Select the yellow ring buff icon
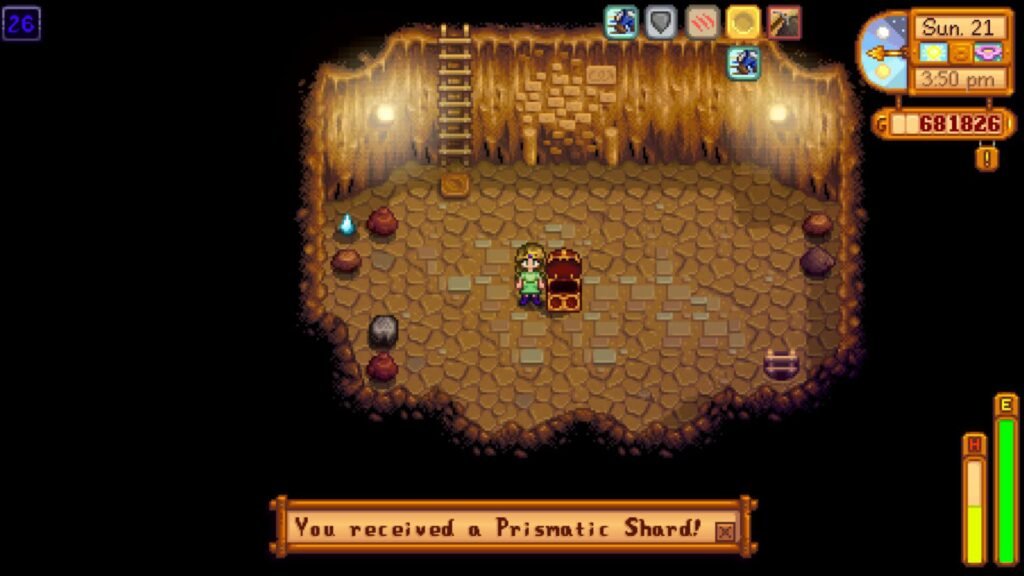1024x576 pixels. [743, 22]
